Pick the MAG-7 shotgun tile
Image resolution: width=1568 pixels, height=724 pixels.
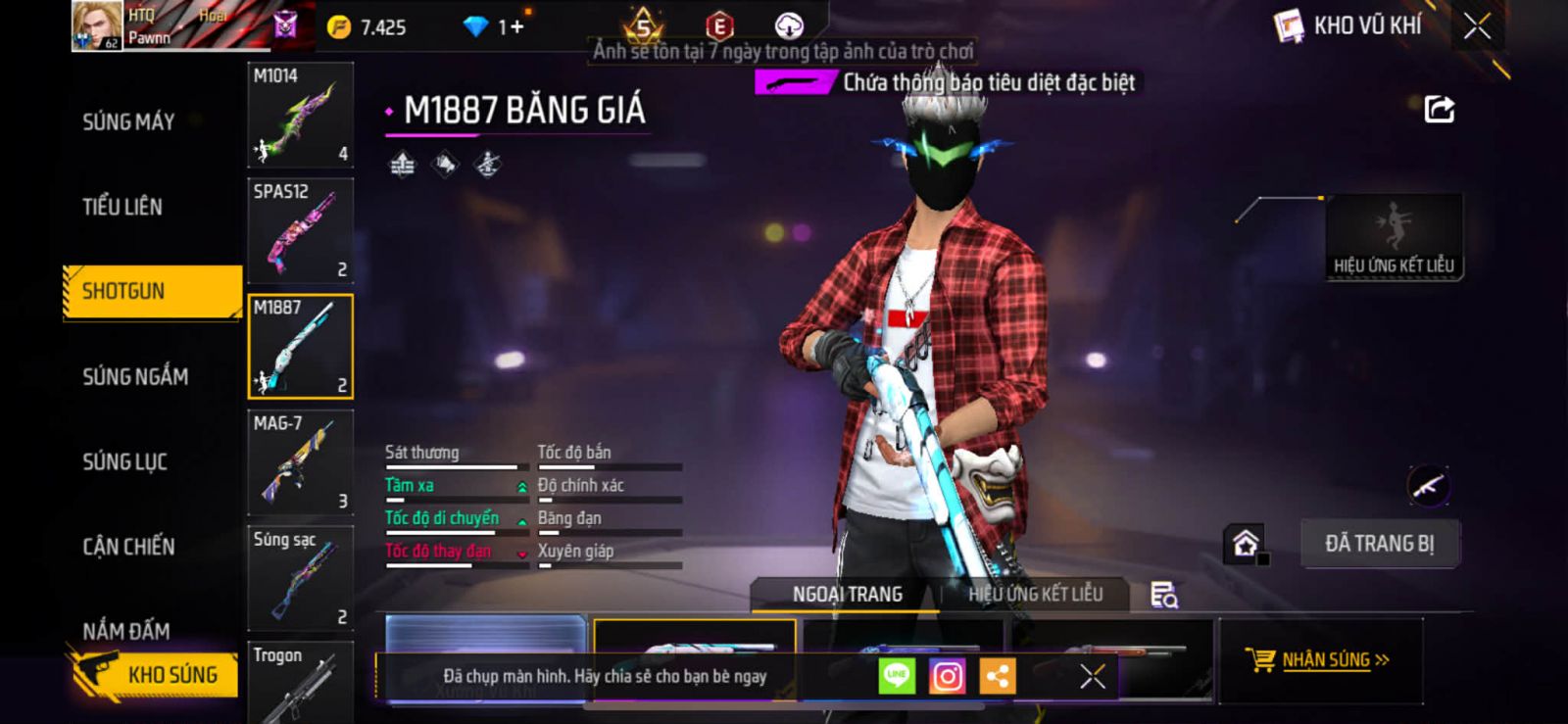(x=300, y=463)
